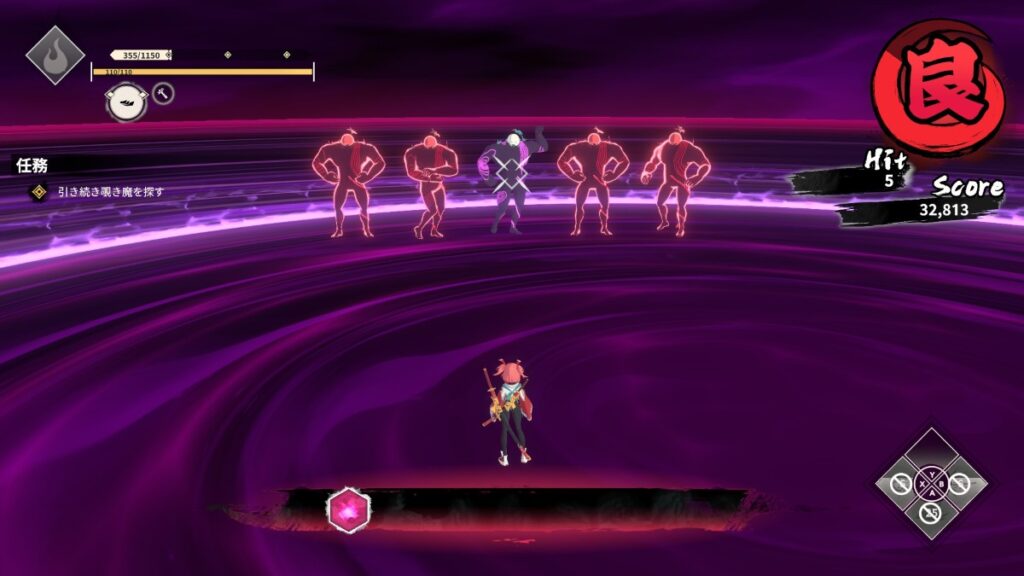Select the 引き続き覗き魔を探す objective
Viewport: 1024px width, 576px height.
coord(110,191)
